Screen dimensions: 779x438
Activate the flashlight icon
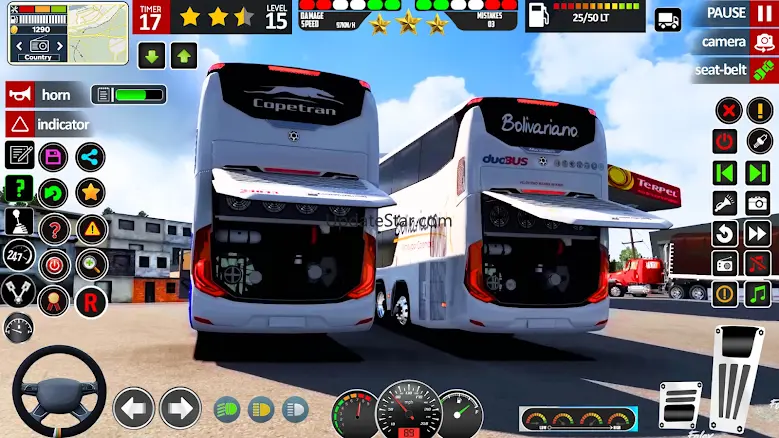(x=725, y=203)
